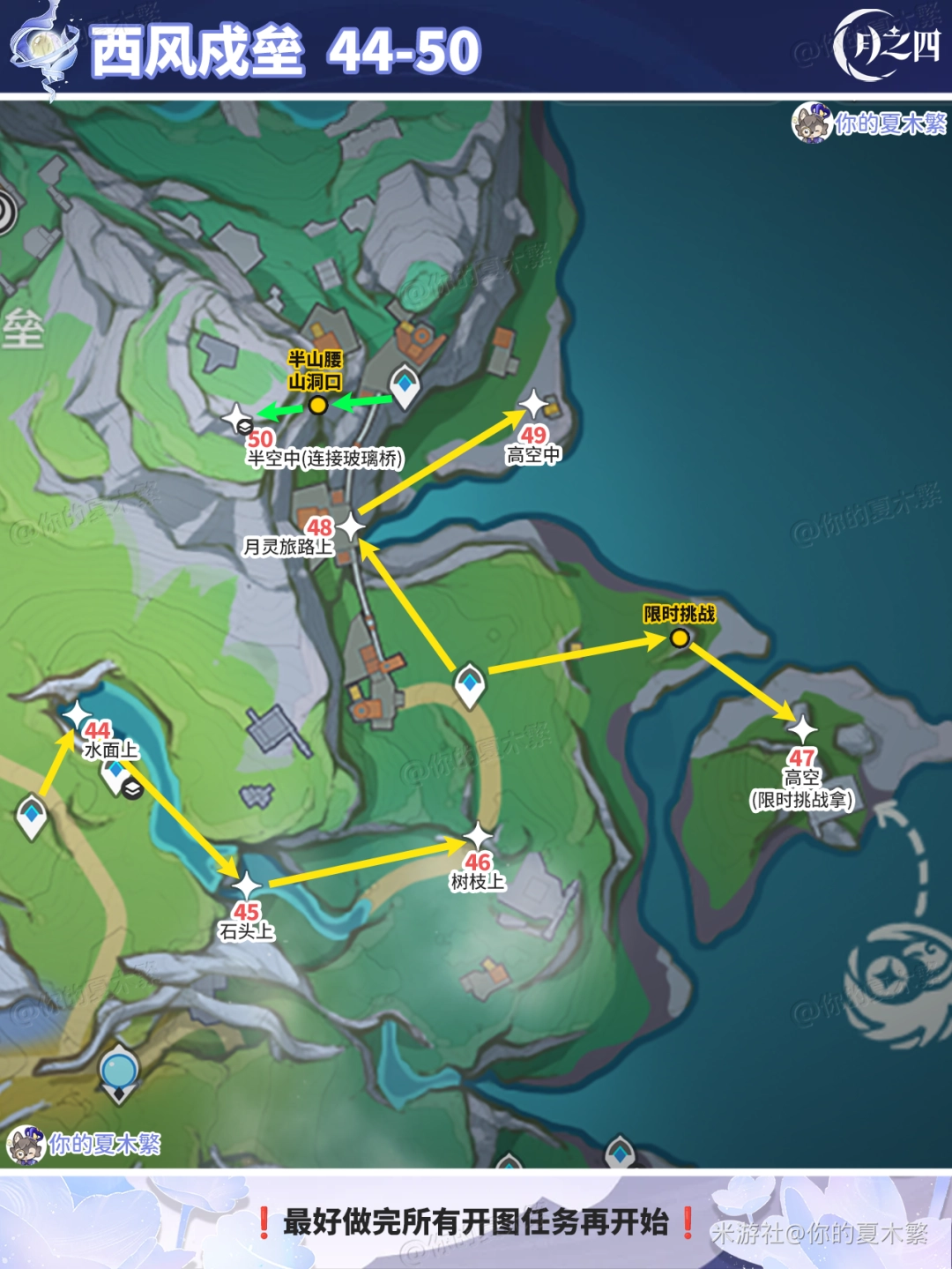Teleport to waypoint beside the green arrows

point(405,384)
